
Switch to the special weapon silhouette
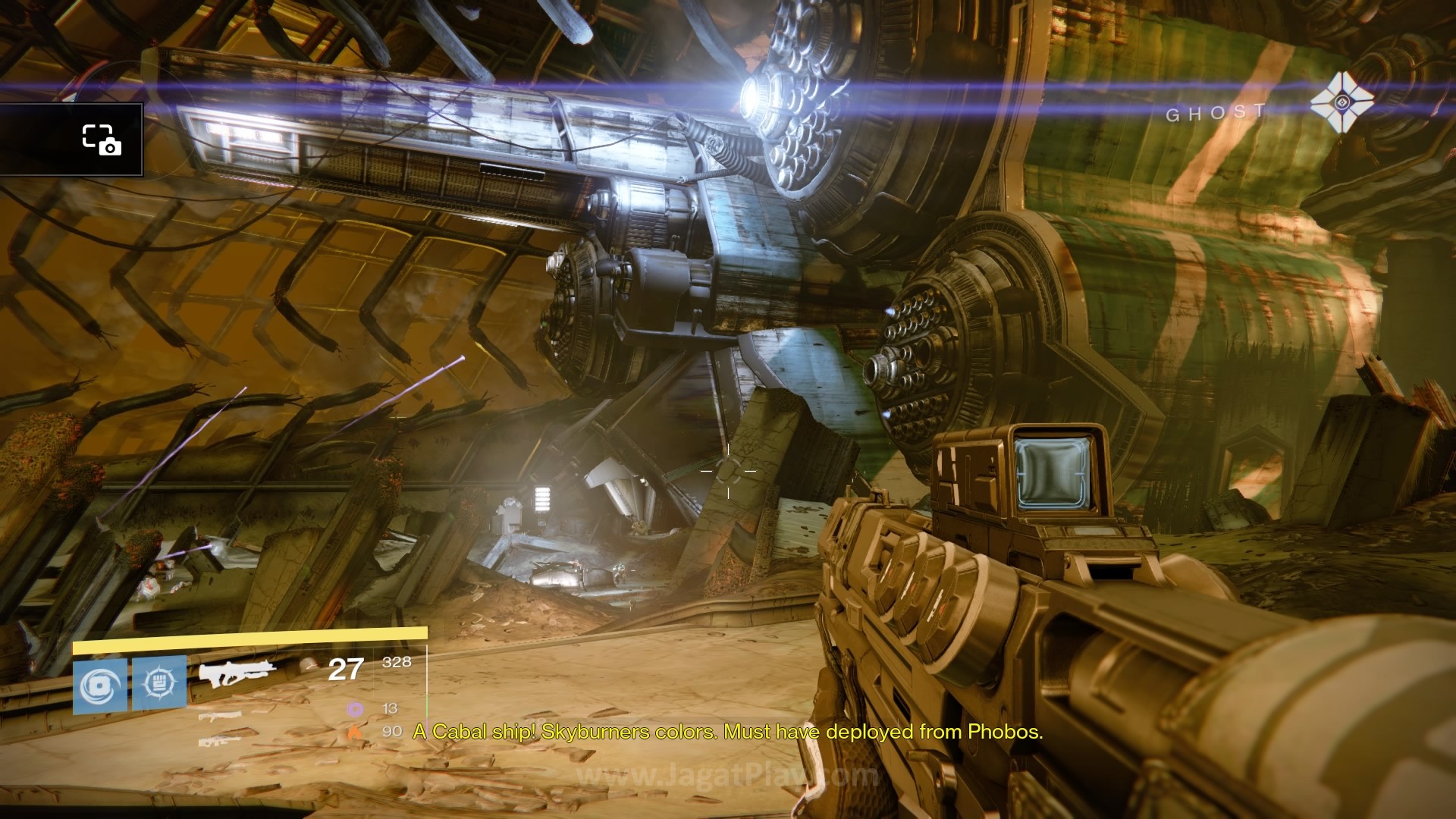(x=220, y=716)
